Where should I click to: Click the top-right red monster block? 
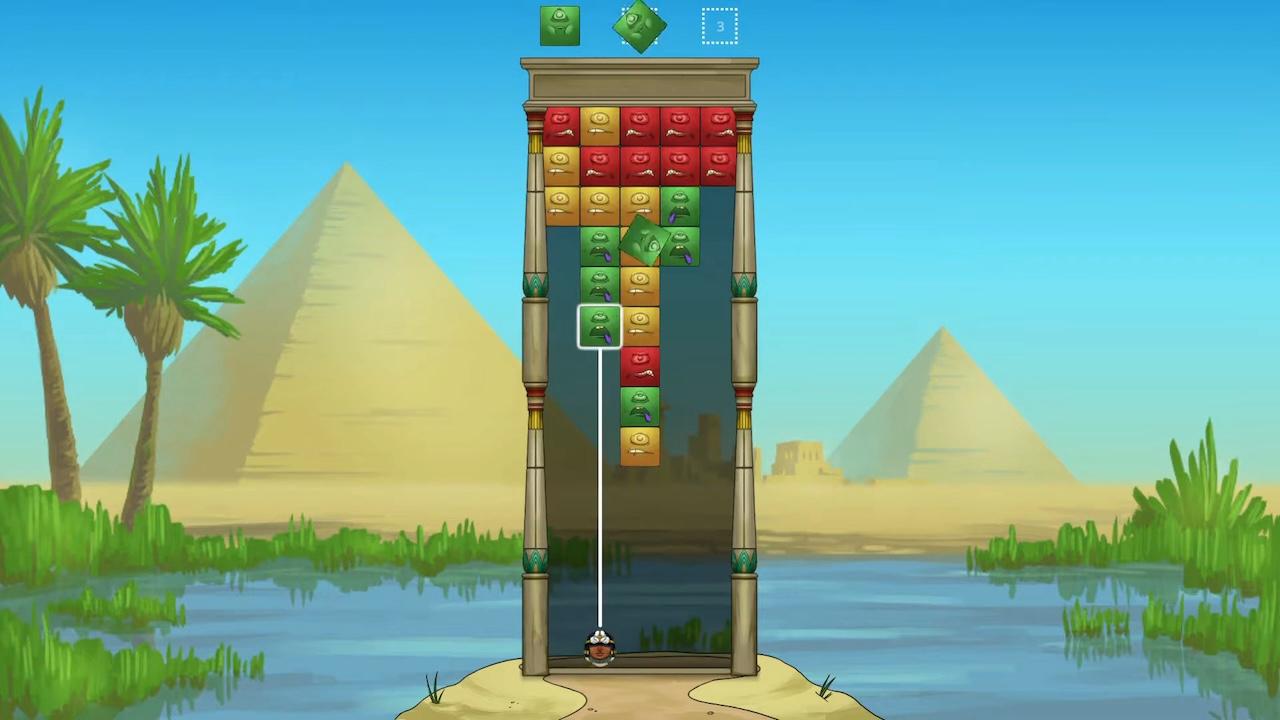(x=720, y=120)
